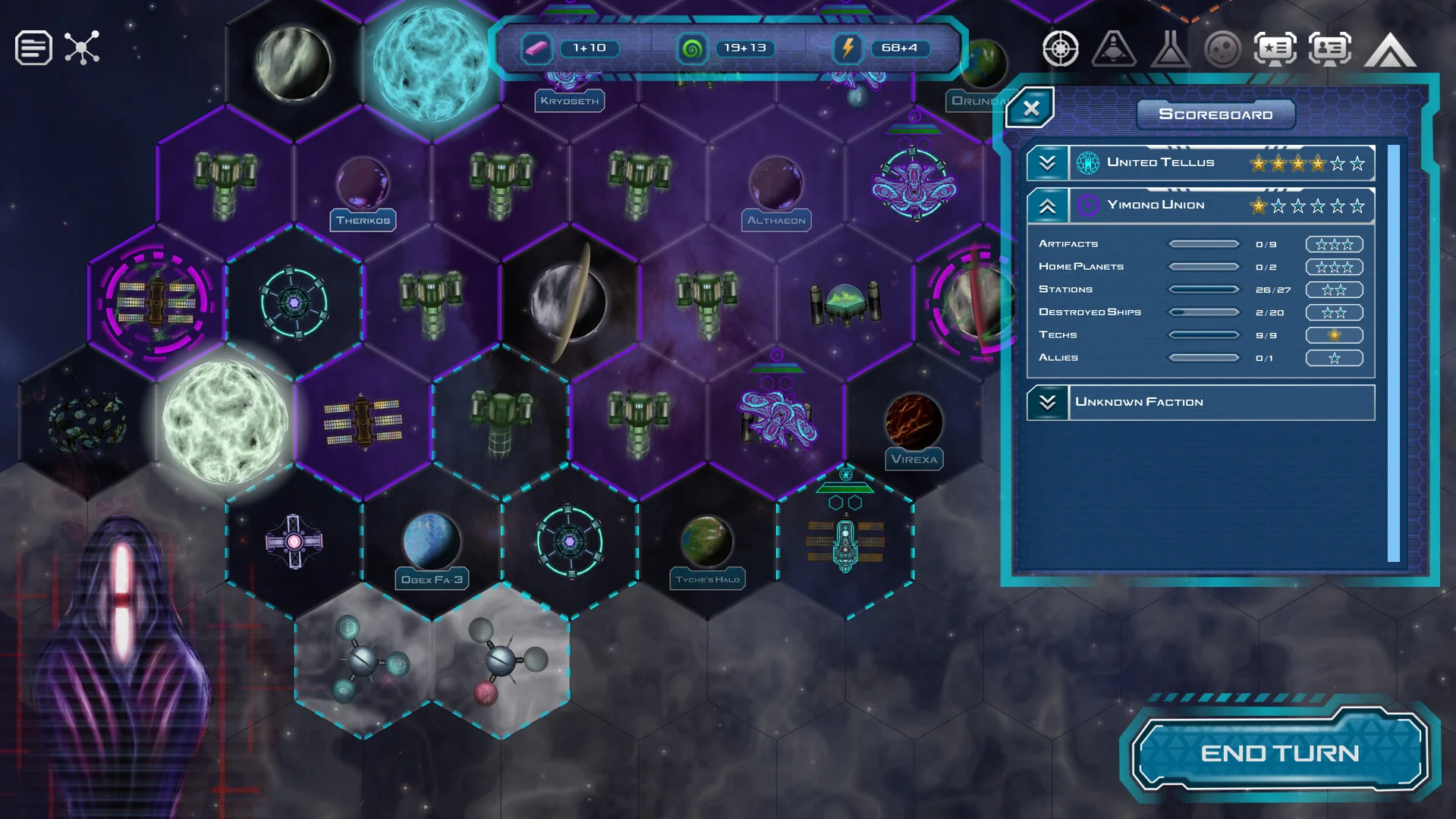The width and height of the screenshot is (1456, 819).
Task: Close the Scoreboard panel
Action: point(1030,108)
